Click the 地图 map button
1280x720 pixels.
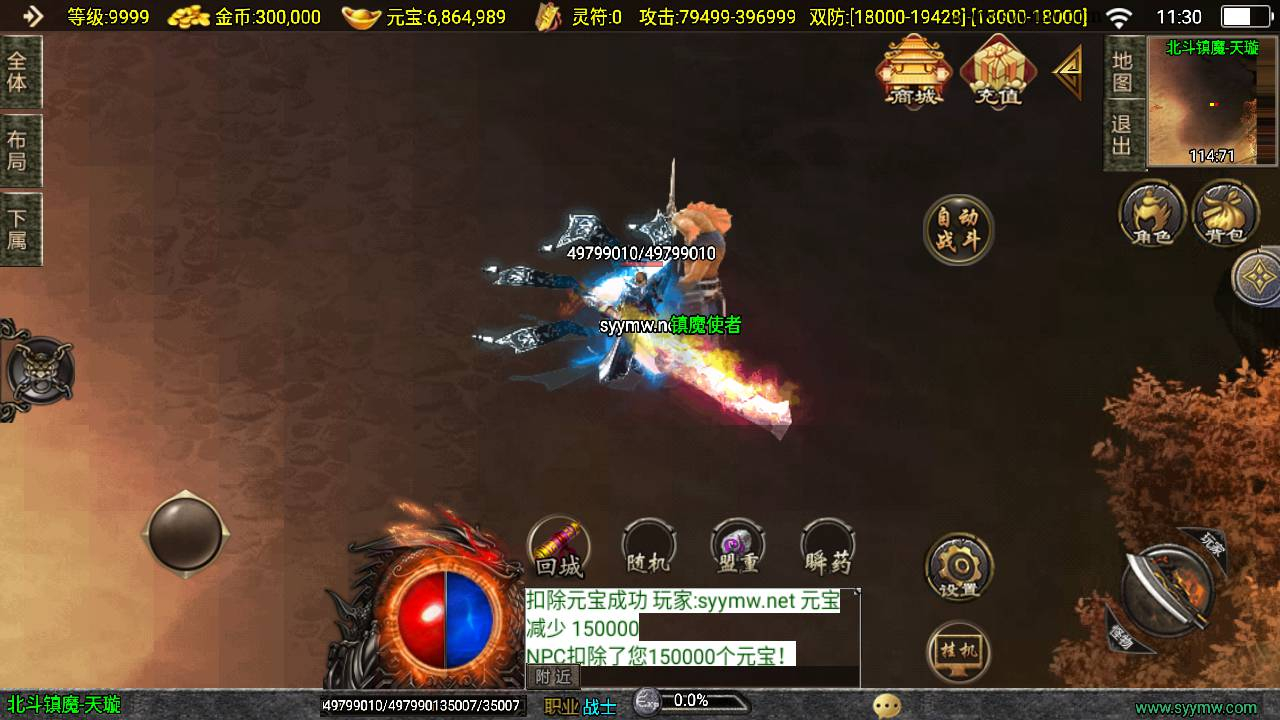1123,72
